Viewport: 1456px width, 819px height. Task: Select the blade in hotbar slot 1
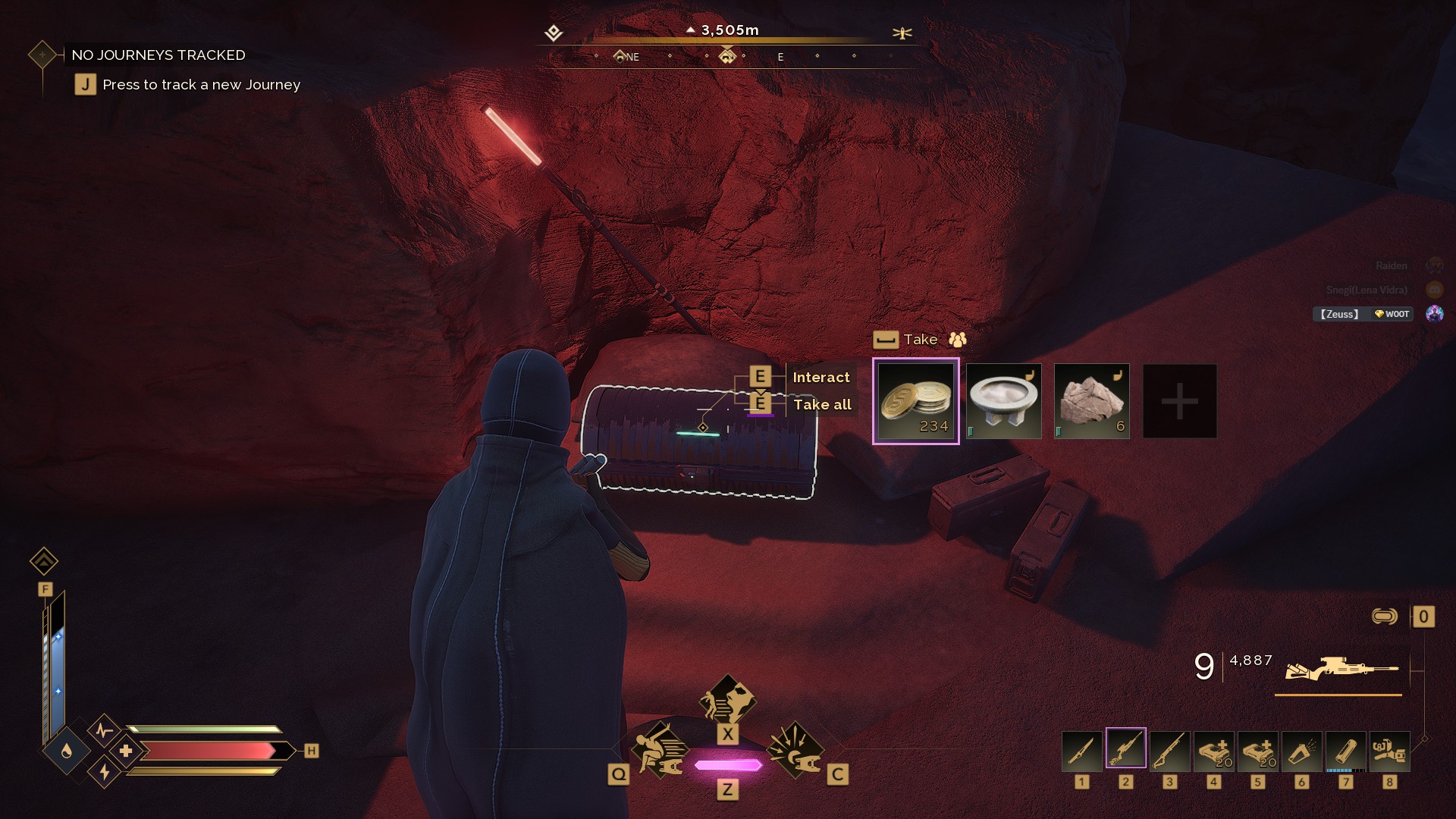point(1081,751)
